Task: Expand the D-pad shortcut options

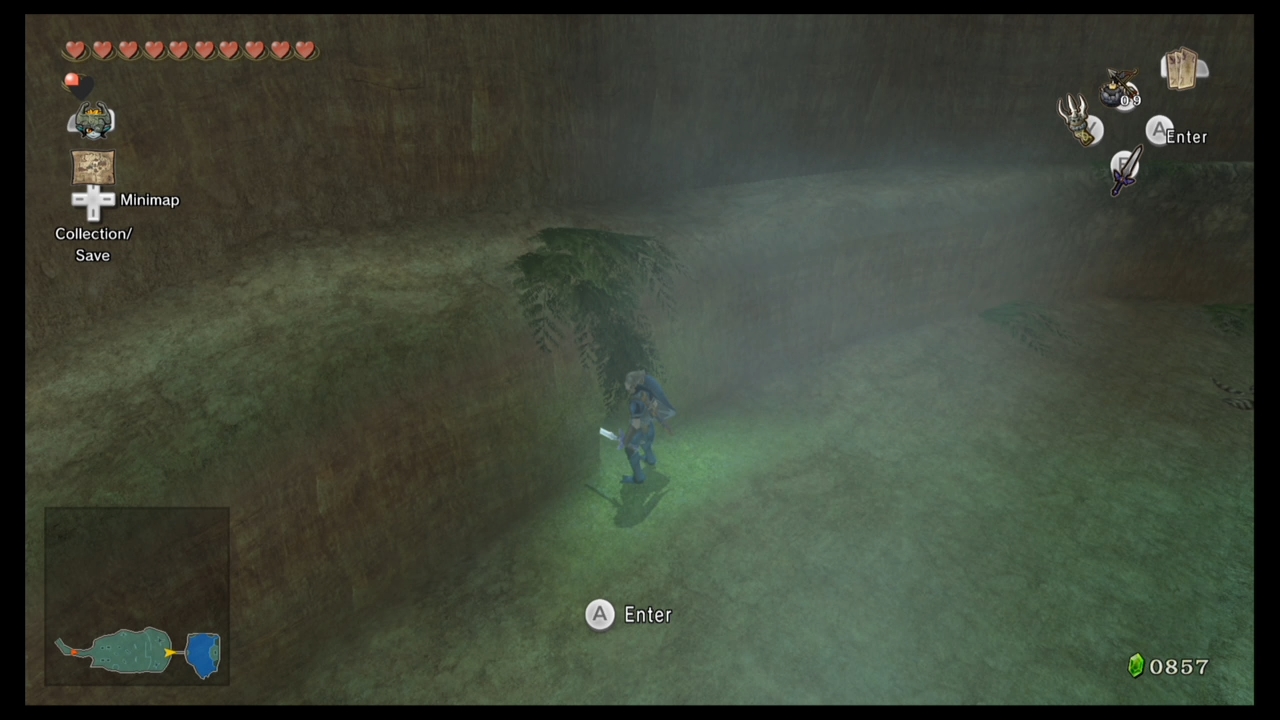Action: point(93,200)
